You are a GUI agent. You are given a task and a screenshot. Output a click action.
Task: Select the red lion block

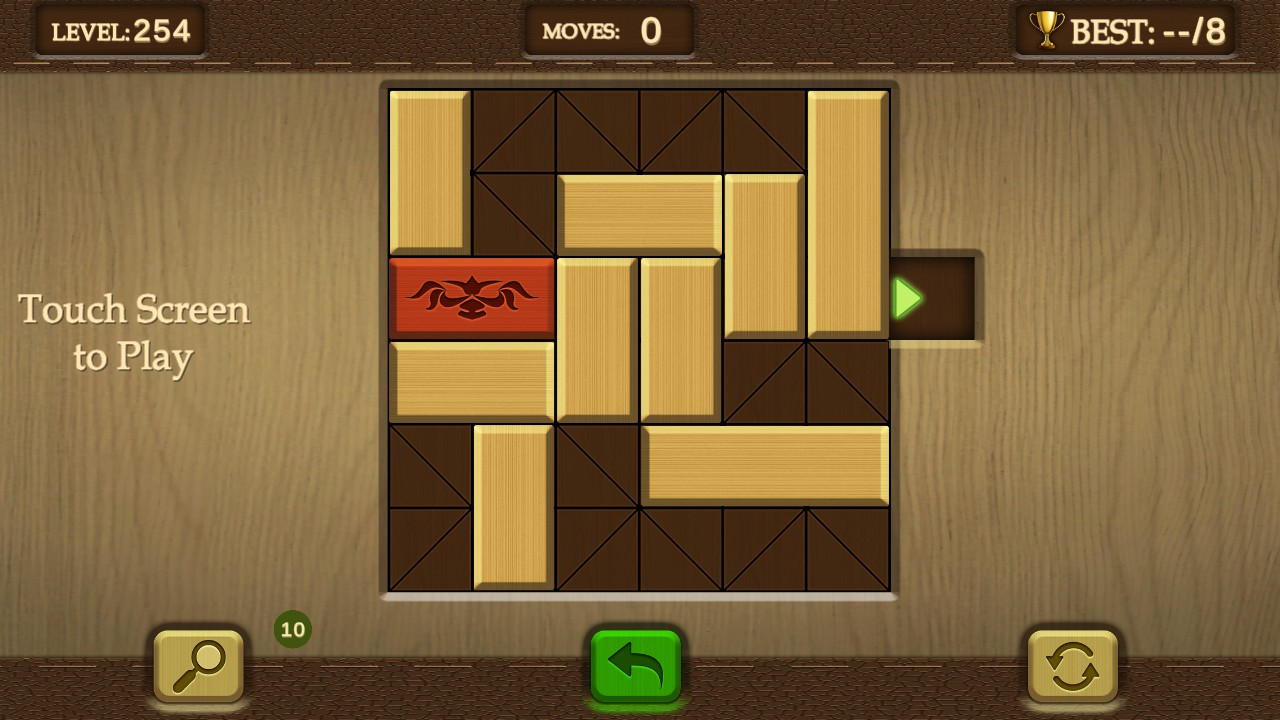(x=472, y=297)
